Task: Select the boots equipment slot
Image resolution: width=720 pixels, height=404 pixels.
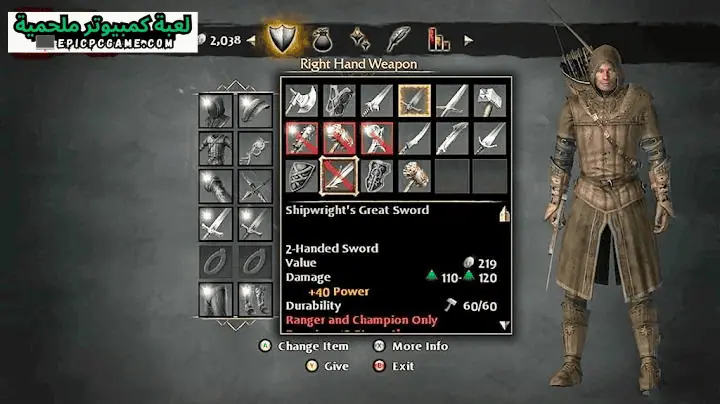Action: click(252, 299)
